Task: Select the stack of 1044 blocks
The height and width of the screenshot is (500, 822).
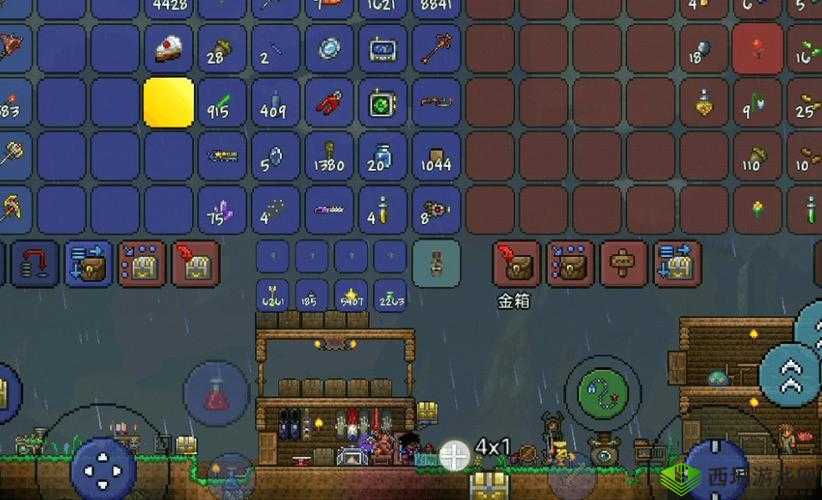Action: [436, 156]
